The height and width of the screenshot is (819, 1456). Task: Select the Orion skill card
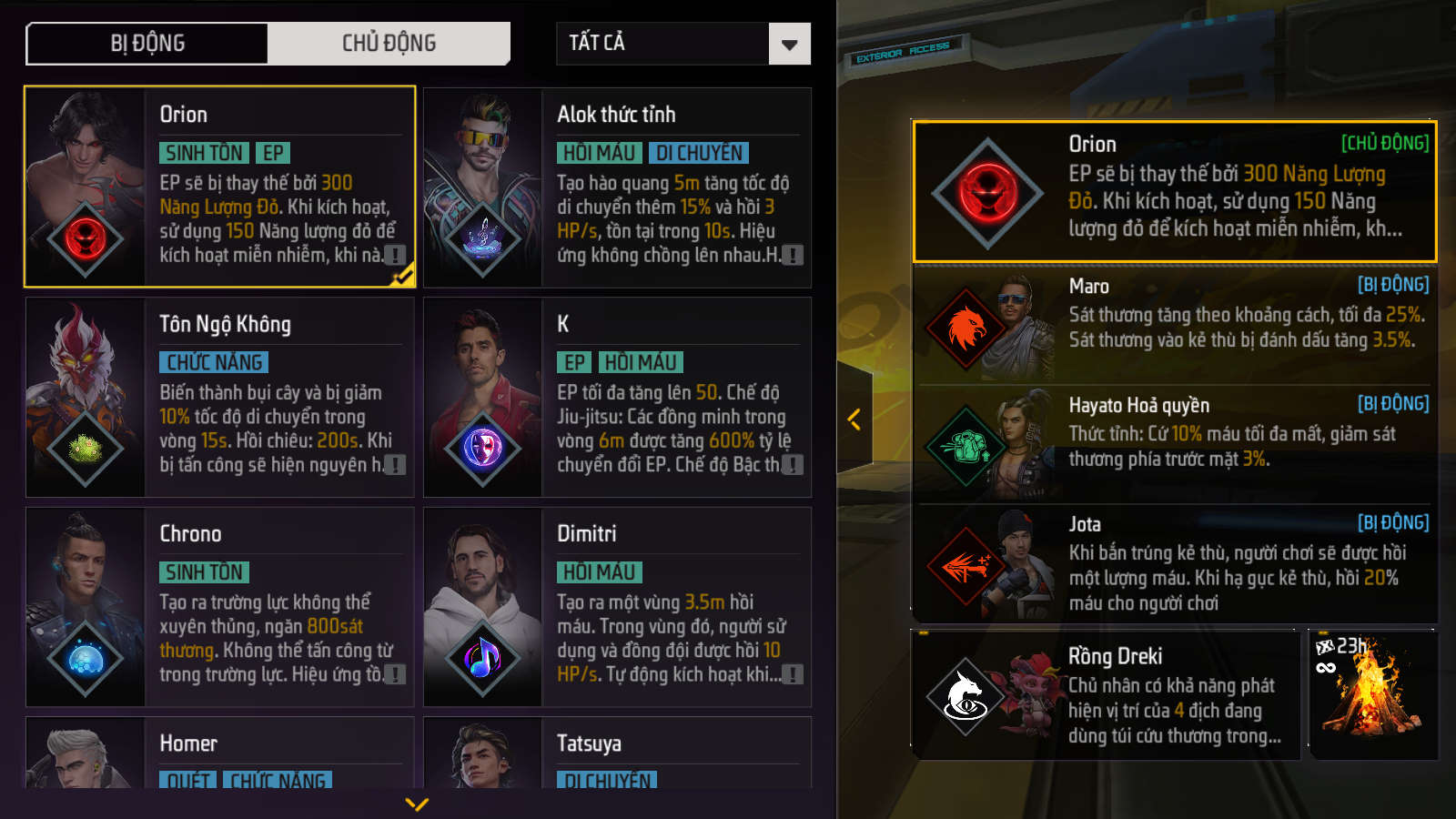220,187
